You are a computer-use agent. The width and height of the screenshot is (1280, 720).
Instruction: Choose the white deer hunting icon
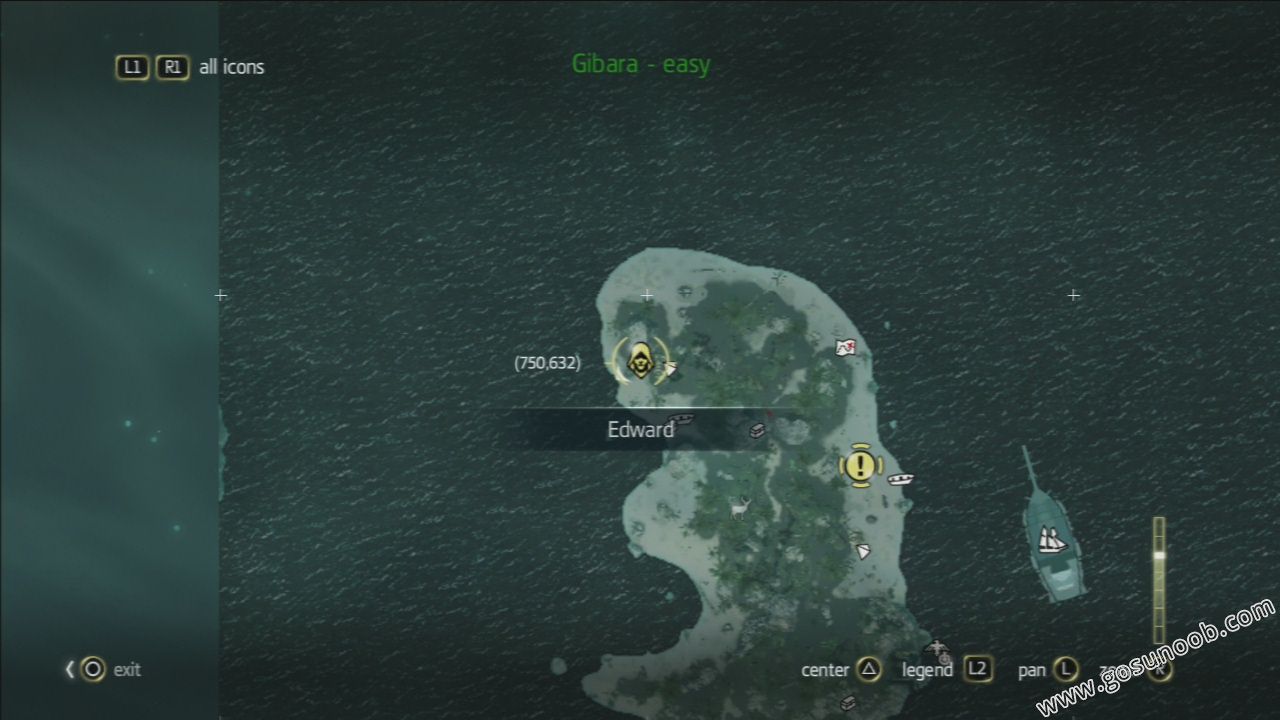741,508
